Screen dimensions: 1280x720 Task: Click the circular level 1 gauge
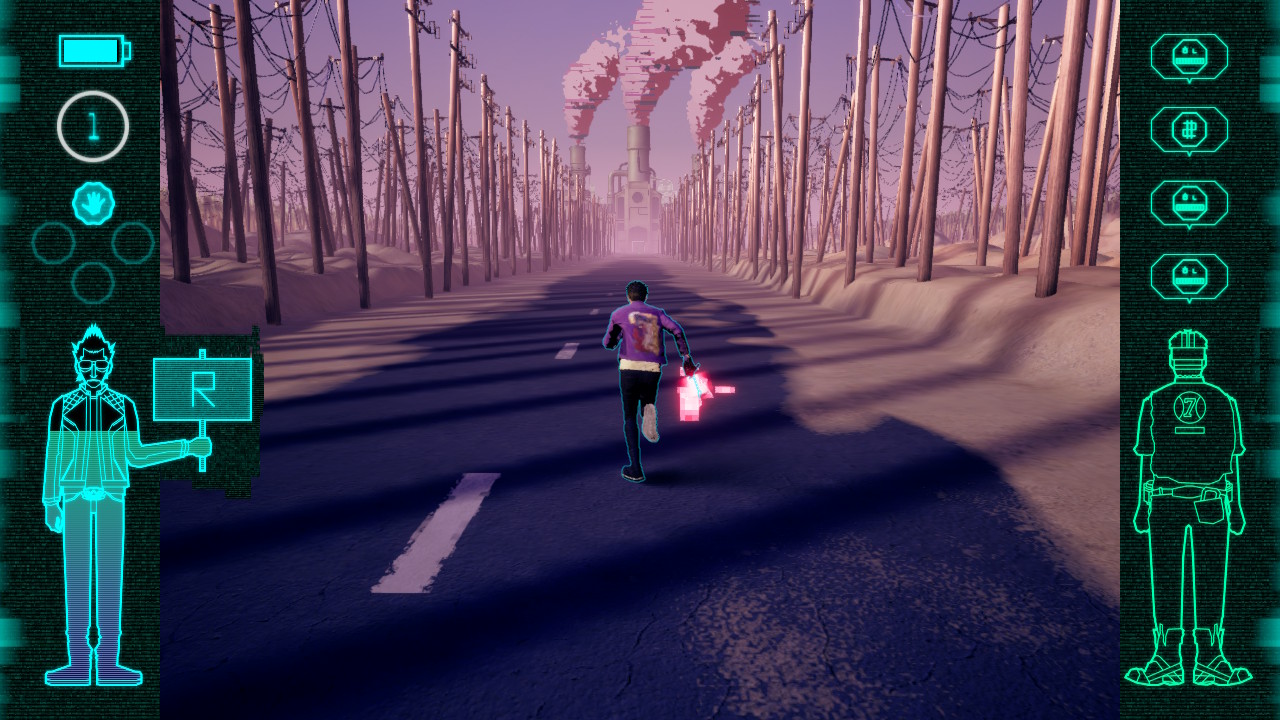[x=93, y=126]
